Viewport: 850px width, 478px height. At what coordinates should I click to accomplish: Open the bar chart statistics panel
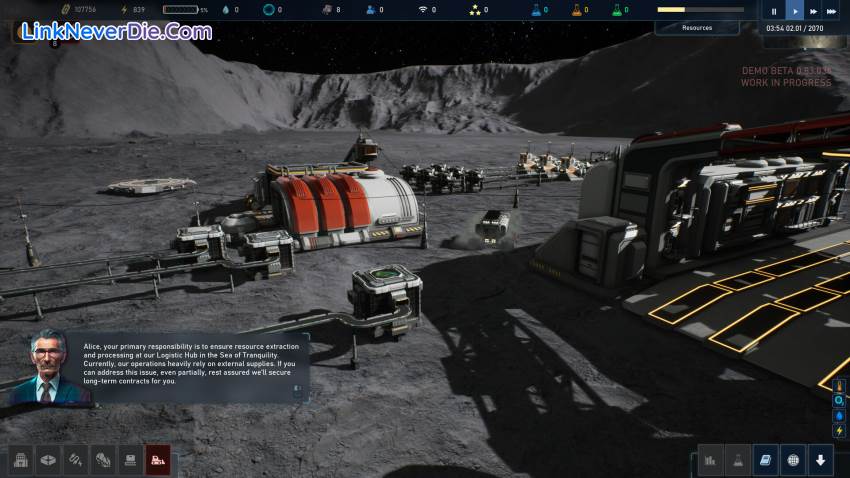coord(711,460)
